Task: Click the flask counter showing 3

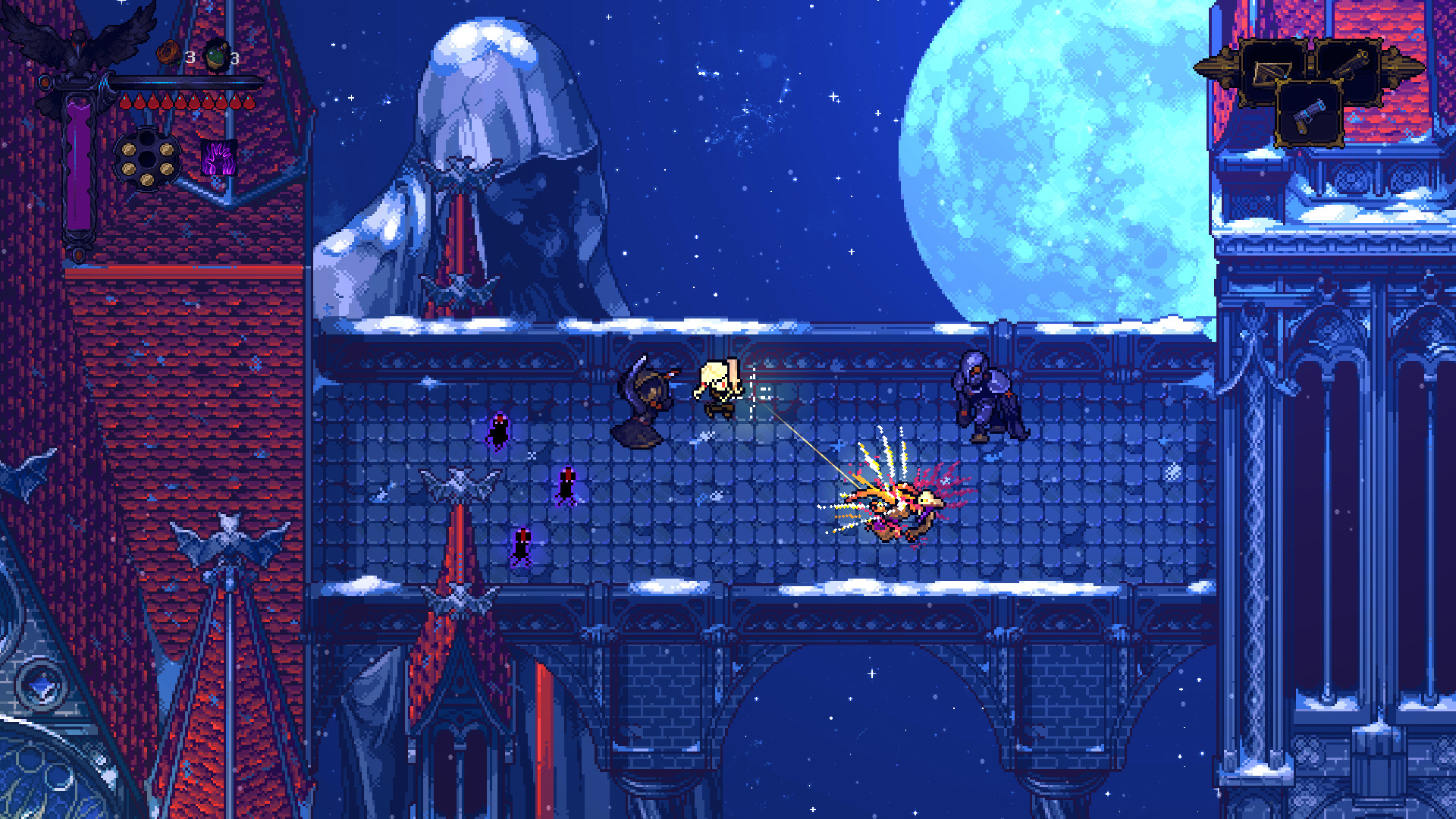Action: pos(234,58)
